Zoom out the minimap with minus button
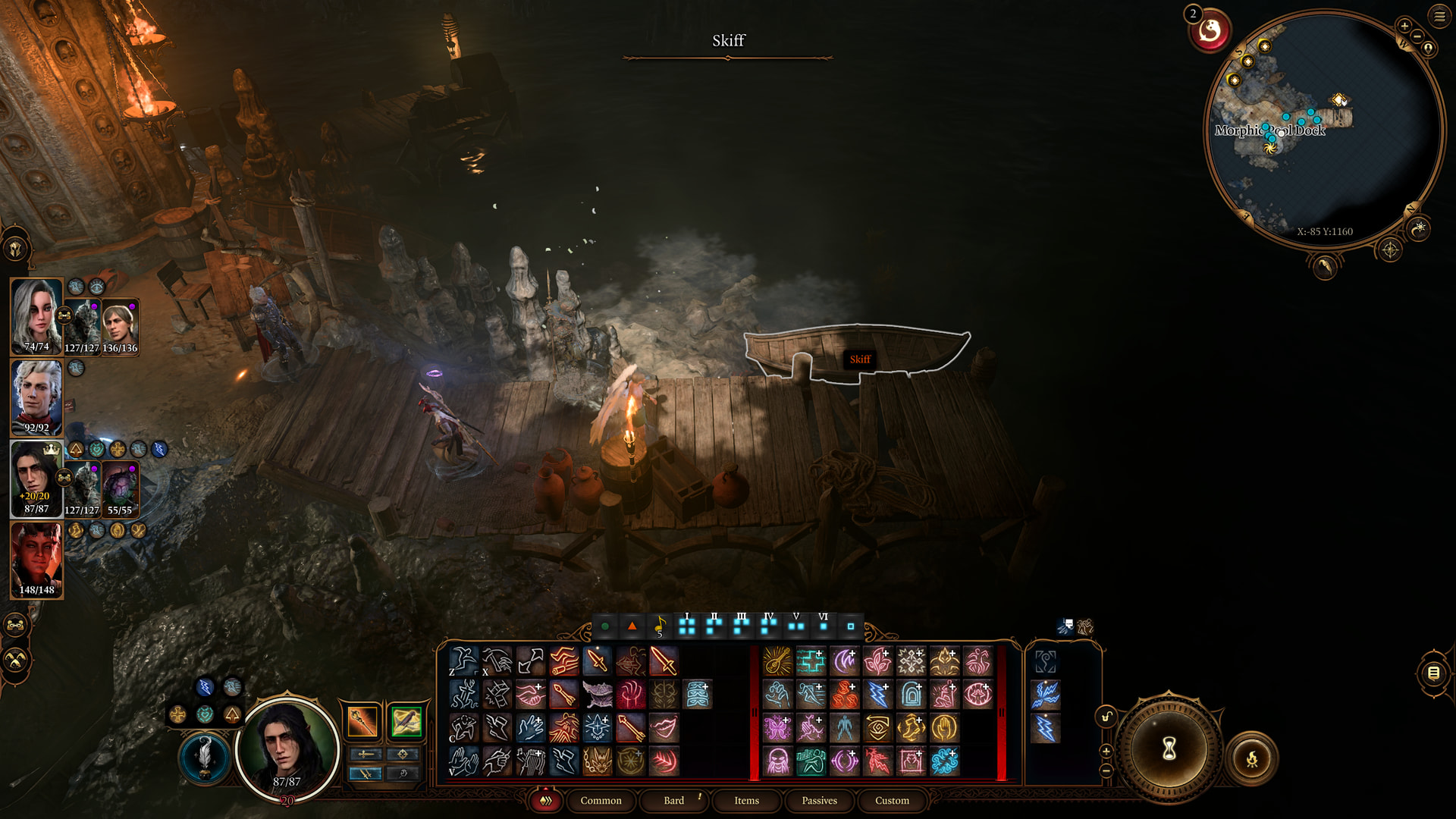The width and height of the screenshot is (1456, 819). pos(1417,36)
